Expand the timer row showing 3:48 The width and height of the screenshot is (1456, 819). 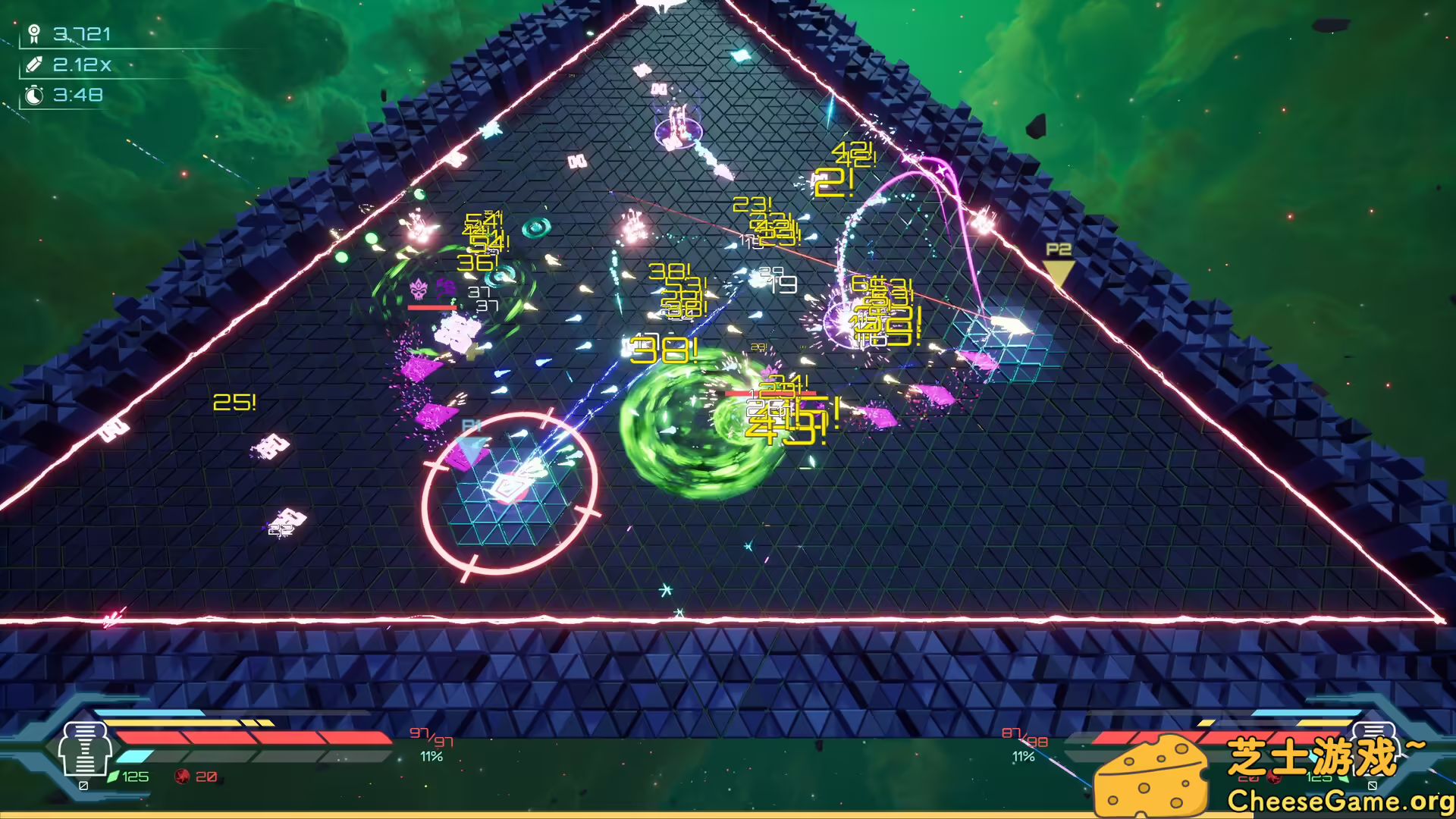pos(76,96)
